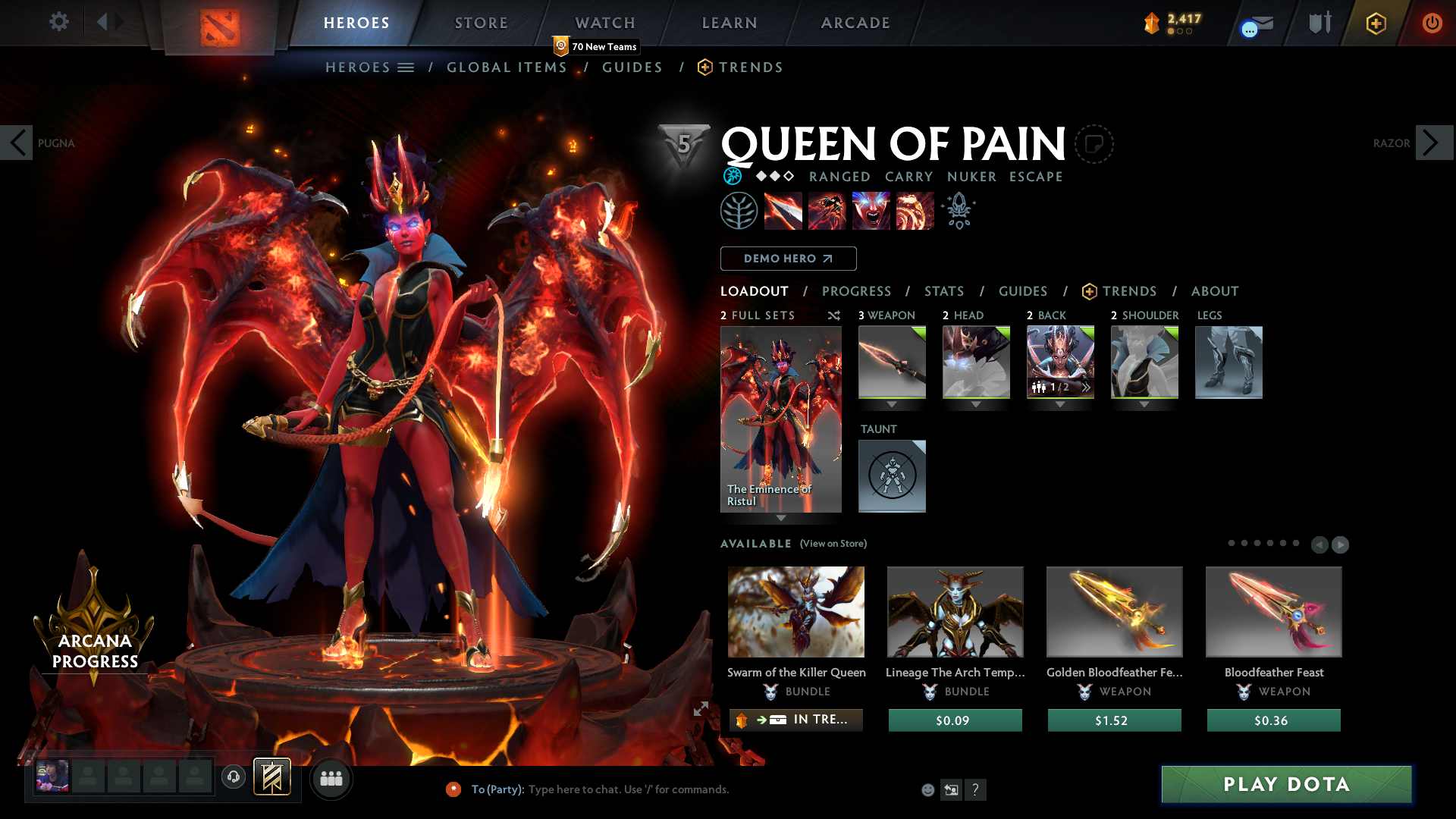Switch to the Stats tab

point(943,291)
